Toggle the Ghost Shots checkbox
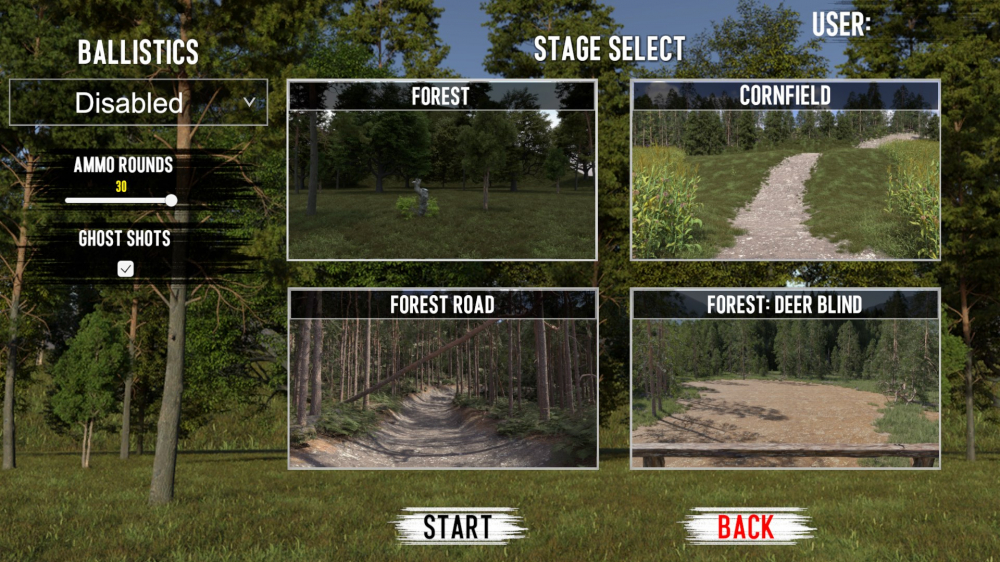Viewport: 1000px width, 562px height. [126, 268]
